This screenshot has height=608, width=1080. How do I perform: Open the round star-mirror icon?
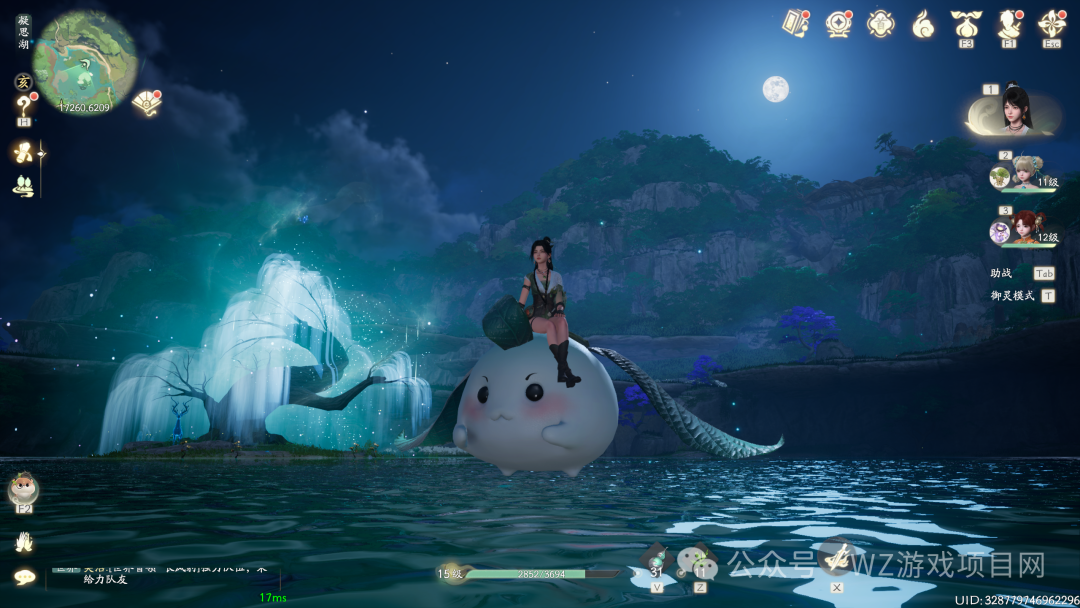838,23
